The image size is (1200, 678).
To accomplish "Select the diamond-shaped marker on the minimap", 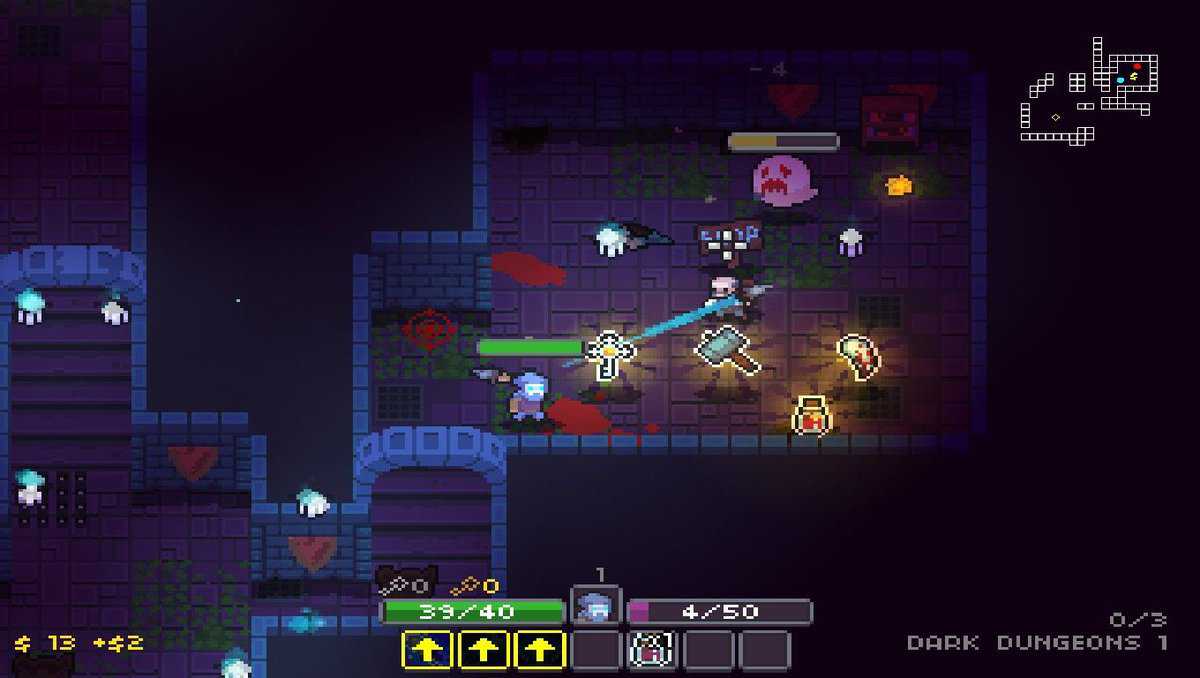I will tap(1055, 117).
